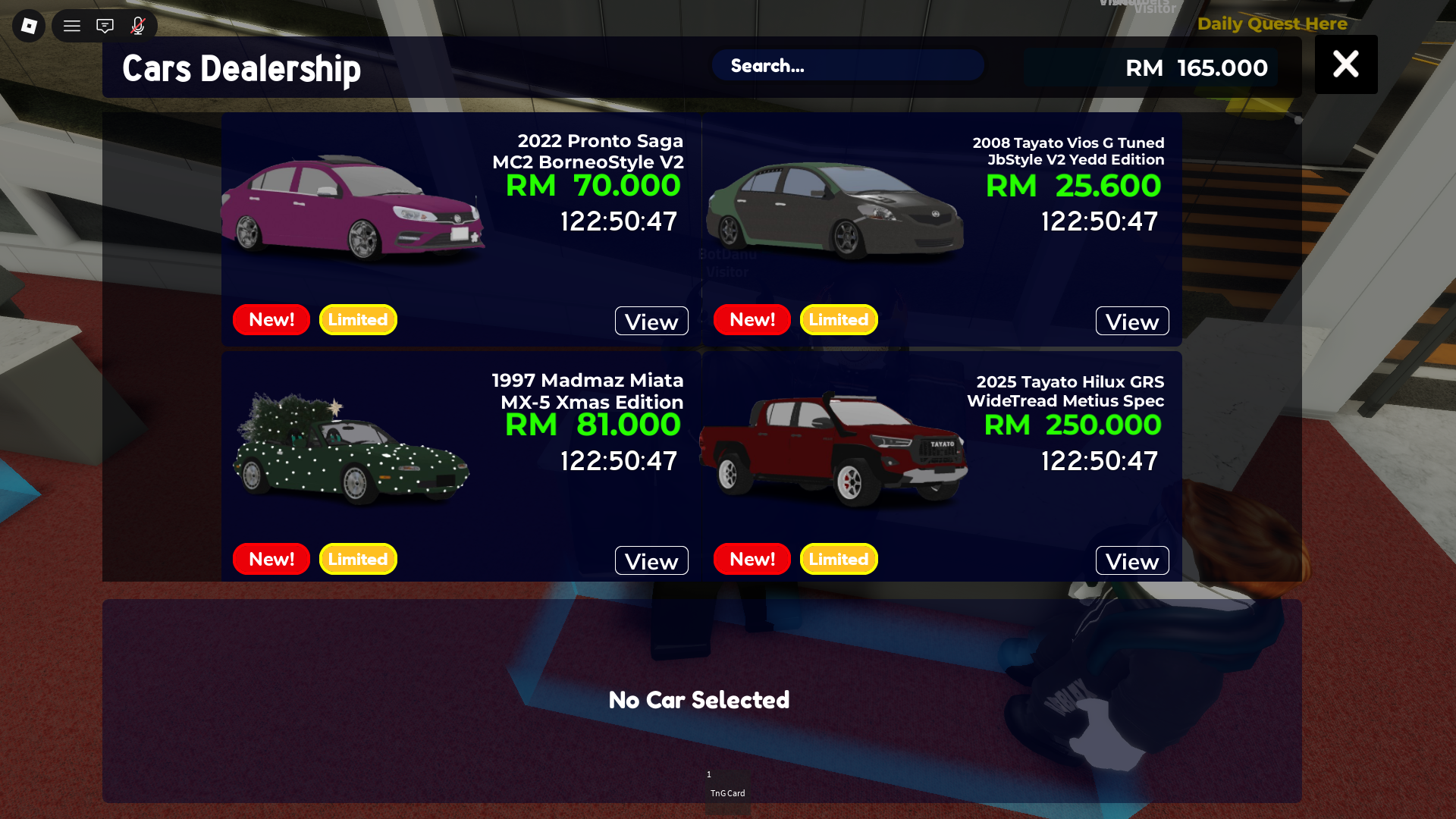Click the New! badge on the Vios card
Image resolution: width=1456 pixels, height=819 pixels.
[752, 319]
